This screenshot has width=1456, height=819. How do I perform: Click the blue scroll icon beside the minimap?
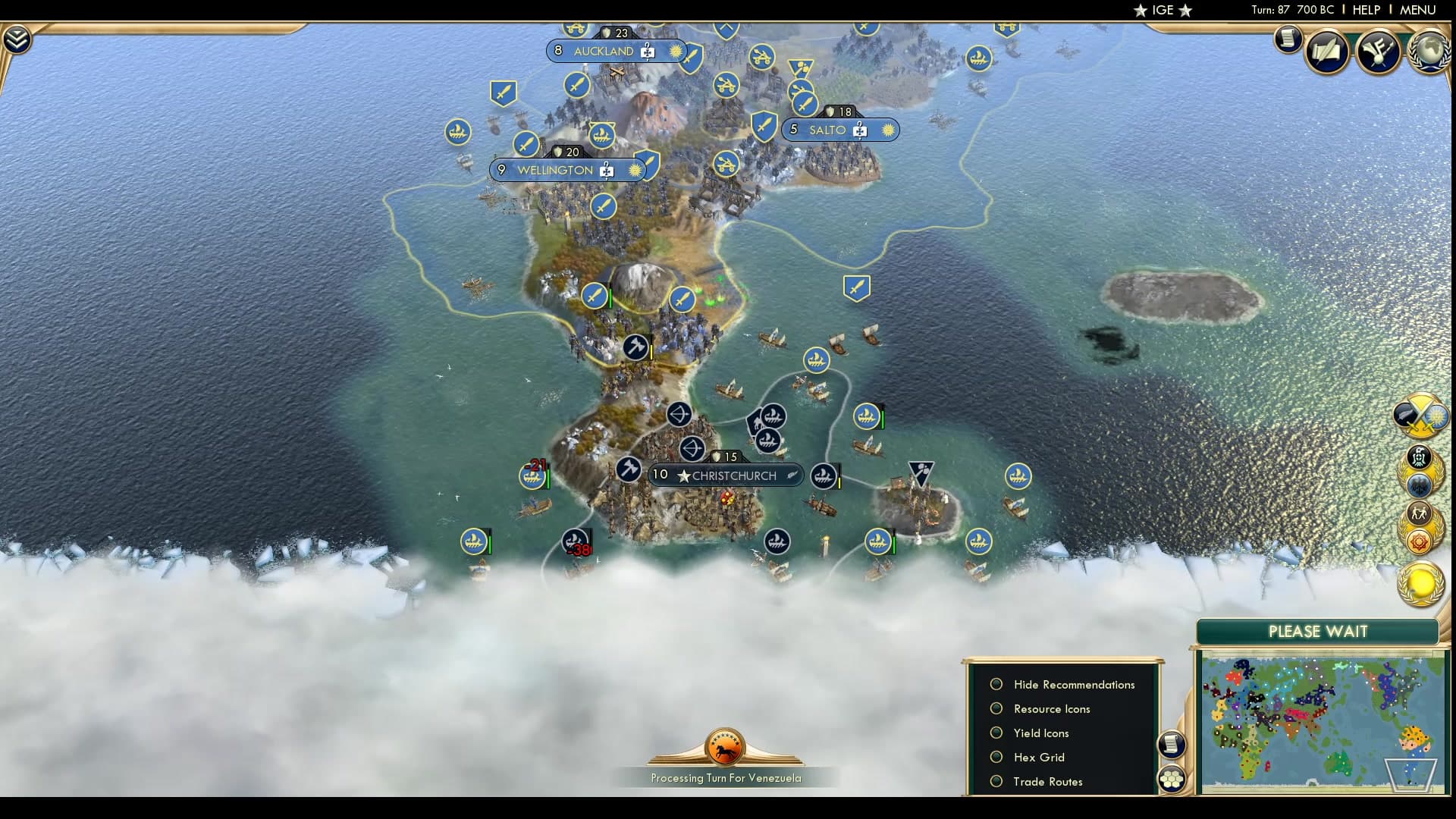click(1172, 744)
